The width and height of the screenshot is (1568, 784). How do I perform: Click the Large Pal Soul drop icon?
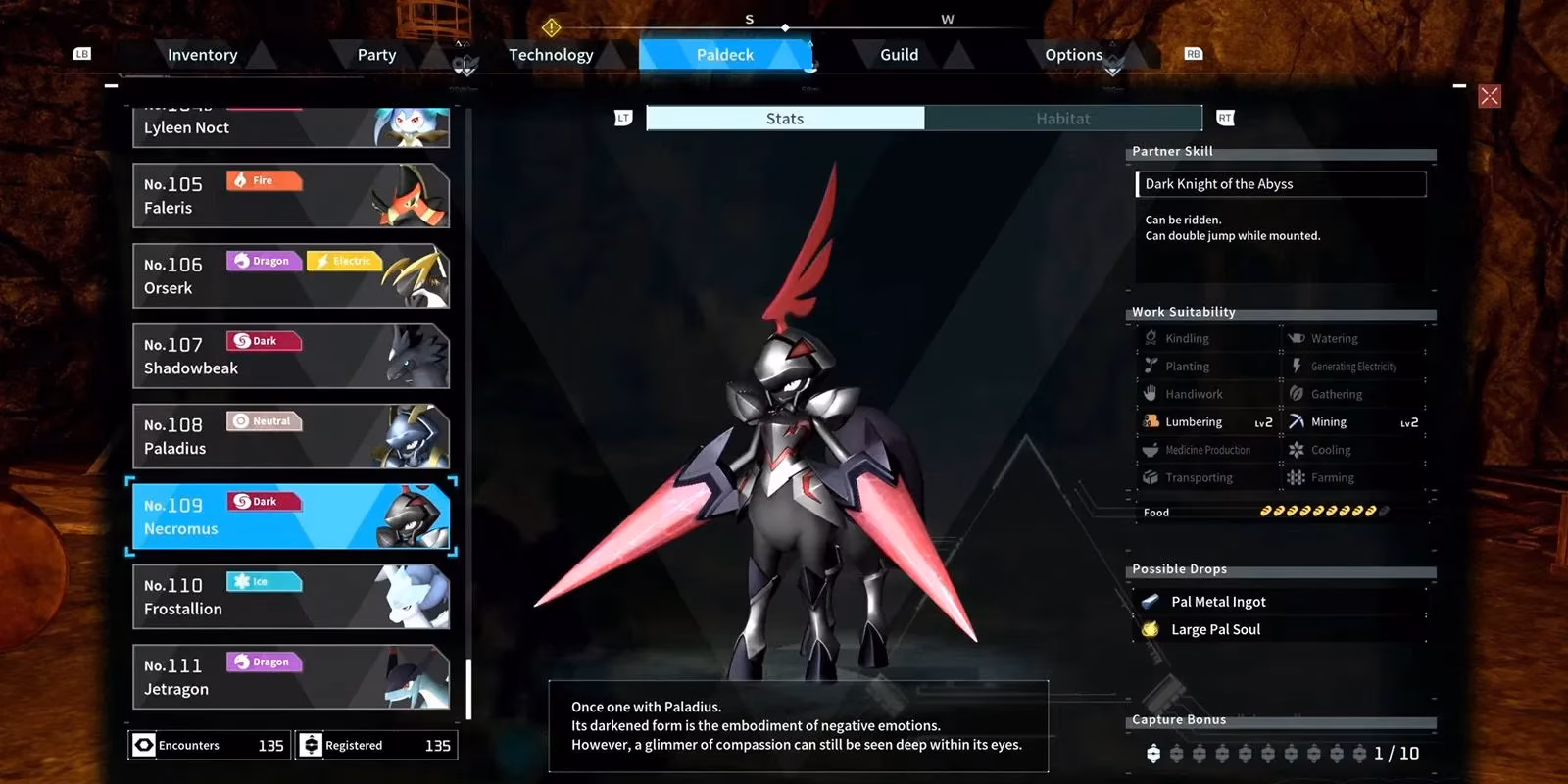pyautogui.click(x=1151, y=629)
